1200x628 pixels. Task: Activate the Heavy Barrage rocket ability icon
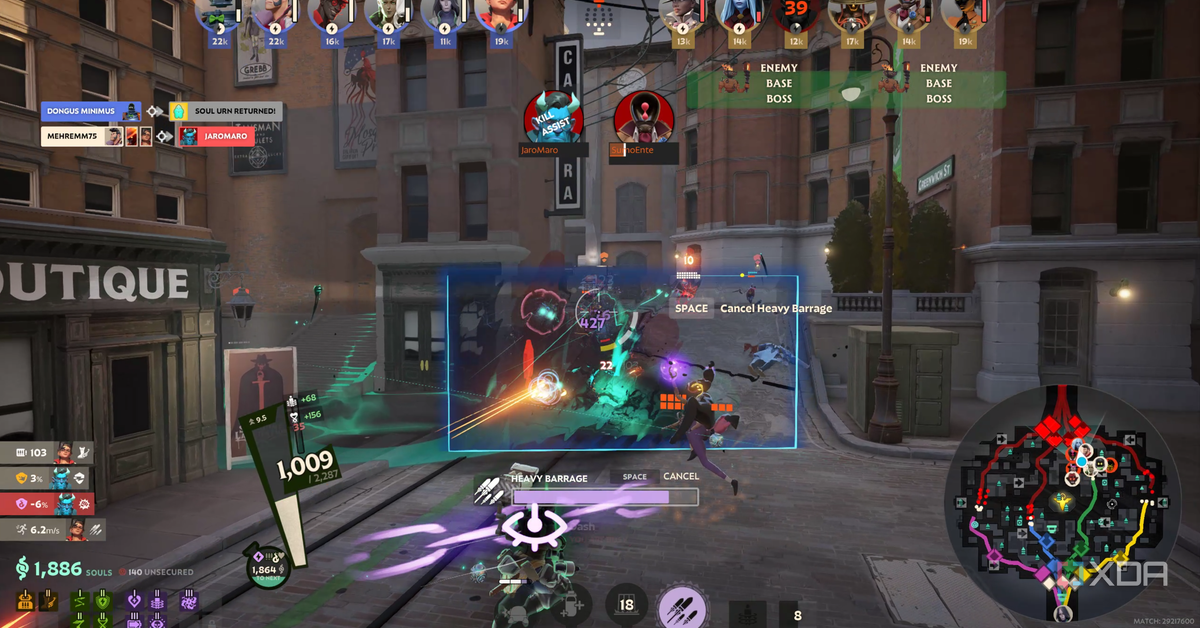click(x=682, y=606)
